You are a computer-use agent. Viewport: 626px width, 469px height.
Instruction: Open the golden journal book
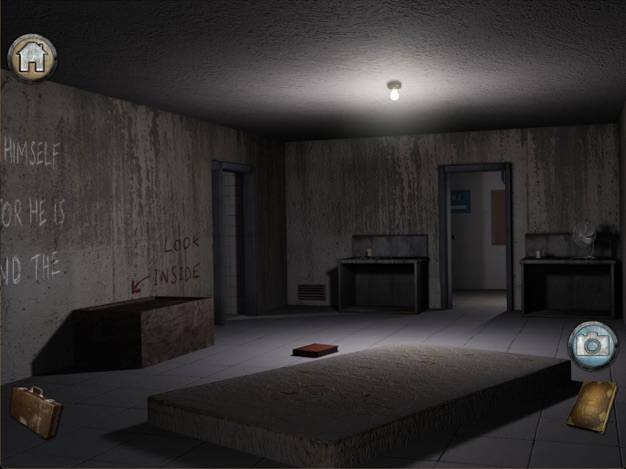click(590, 405)
